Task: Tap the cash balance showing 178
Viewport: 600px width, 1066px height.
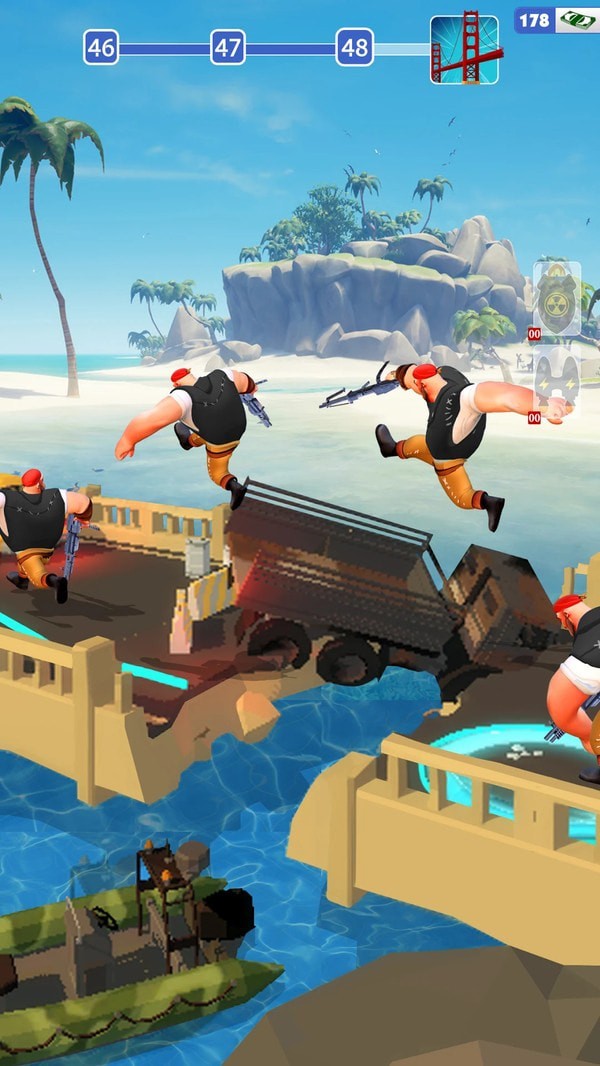Action: pos(556,20)
